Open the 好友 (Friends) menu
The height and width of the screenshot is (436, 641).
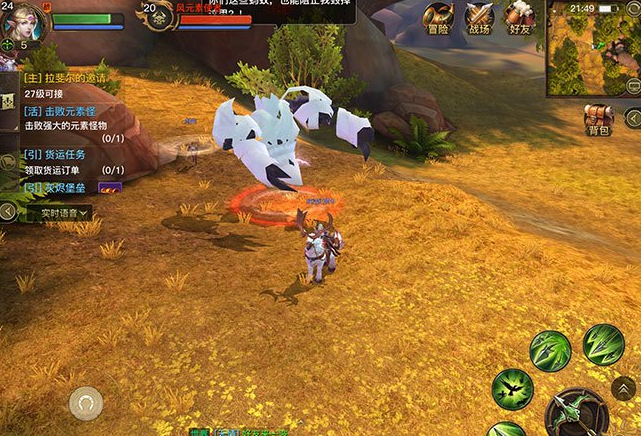click(518, 17)
